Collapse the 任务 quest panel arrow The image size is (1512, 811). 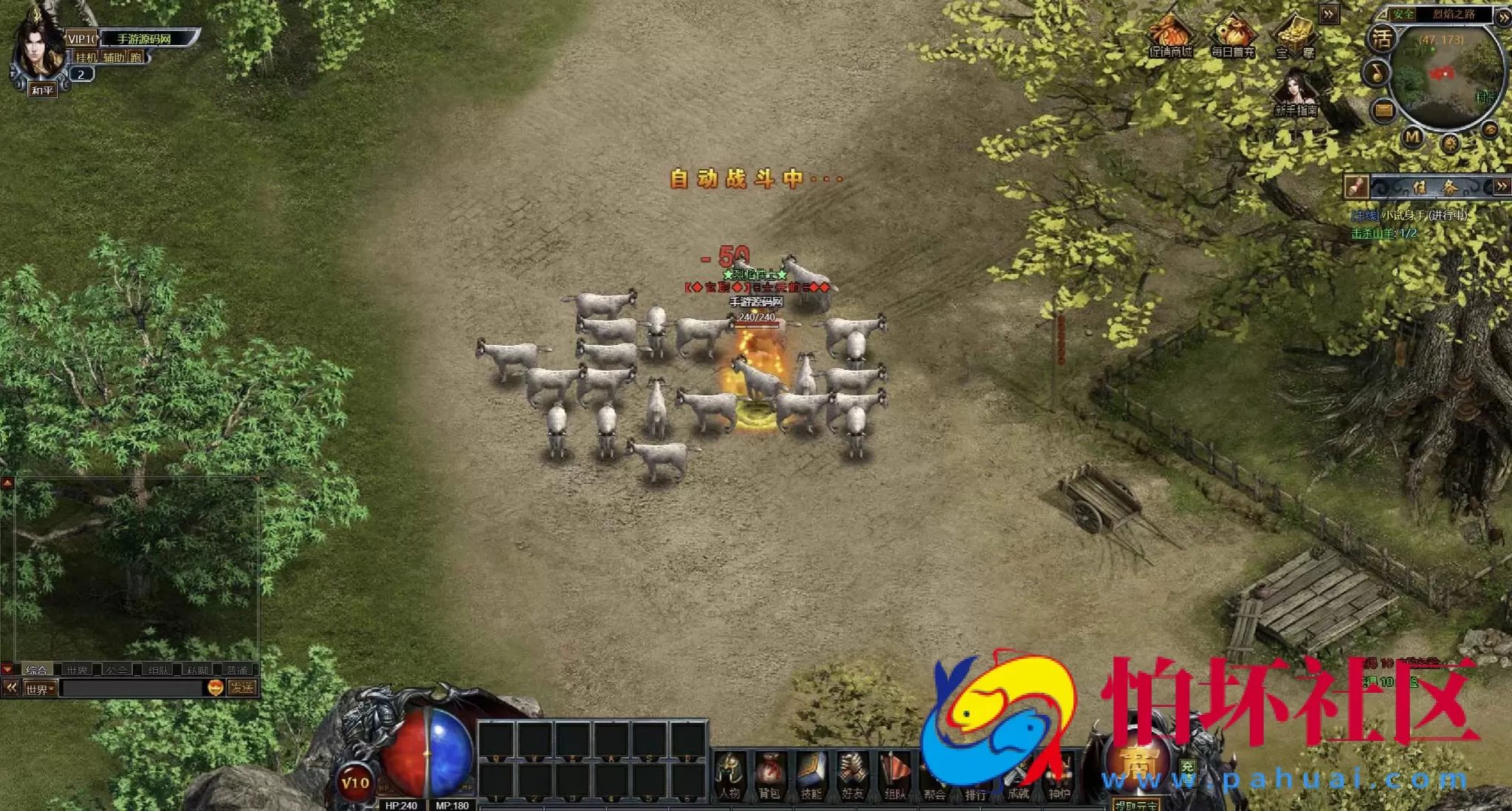[x=1502, y=186]
